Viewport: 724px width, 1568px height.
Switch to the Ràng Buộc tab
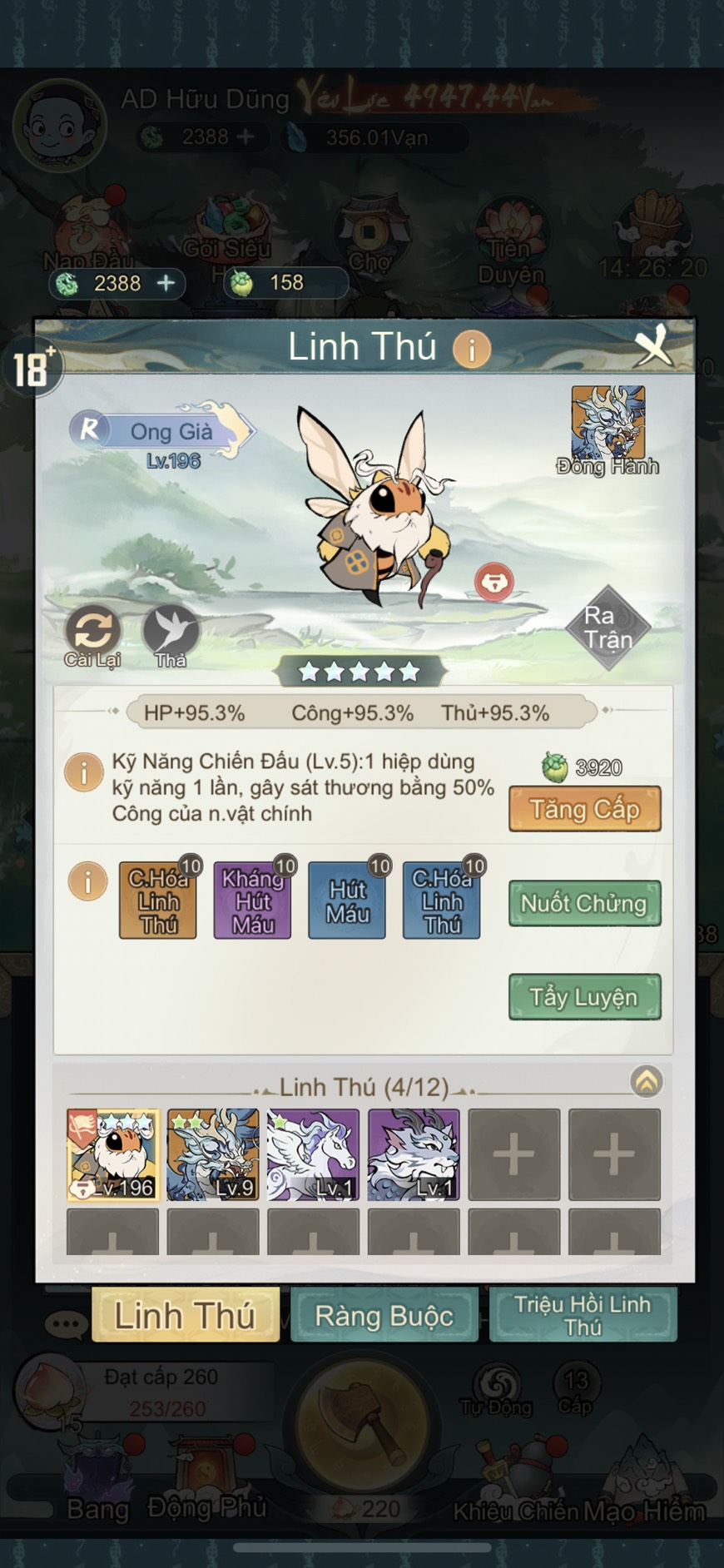(384, 1315)
